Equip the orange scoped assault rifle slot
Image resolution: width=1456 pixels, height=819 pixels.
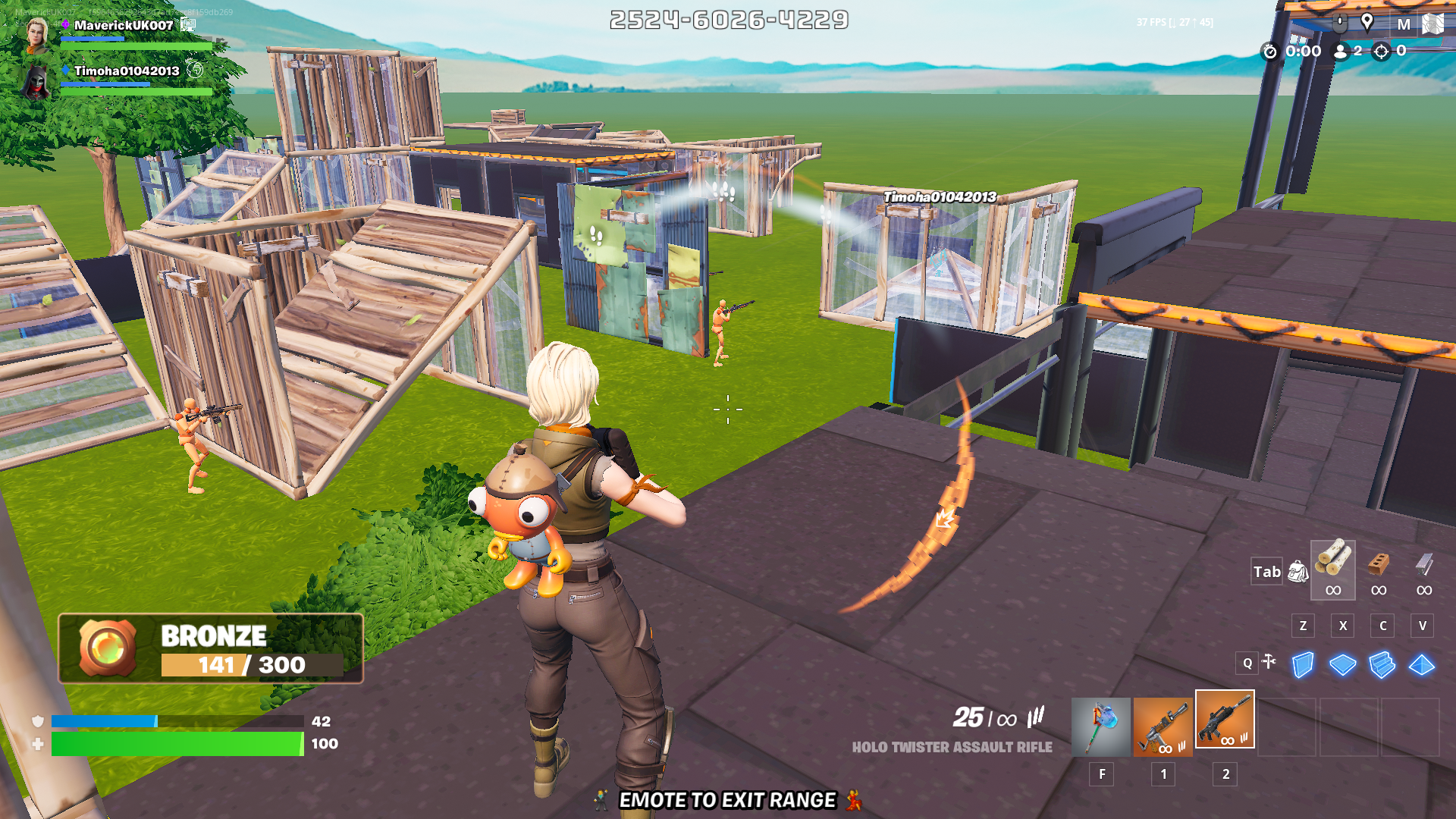click(x=1163, y=727)
